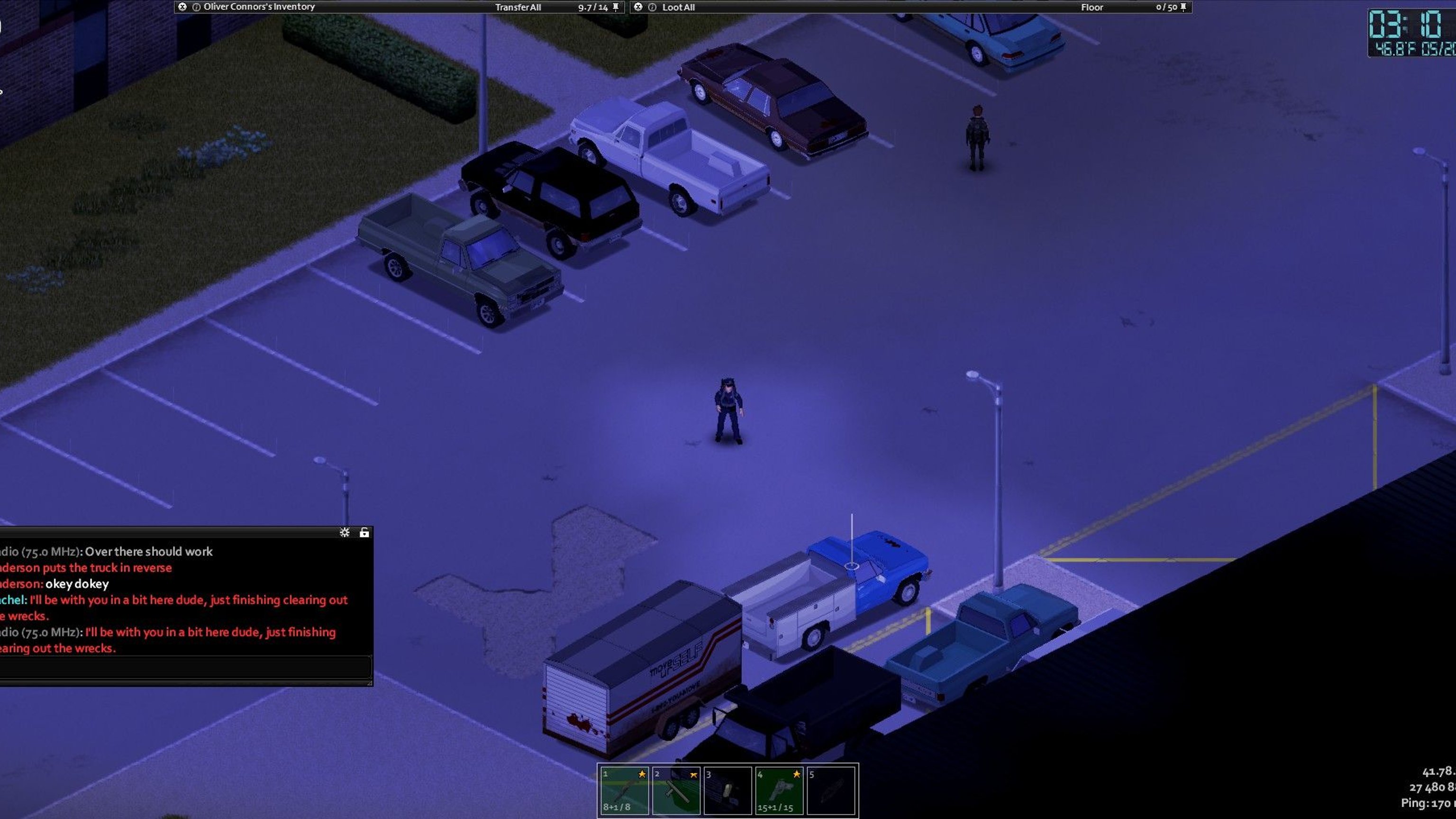Screen dimensions: 1456x819
Task: Focus the chat text entry box
Action: [x=185, y=667]
